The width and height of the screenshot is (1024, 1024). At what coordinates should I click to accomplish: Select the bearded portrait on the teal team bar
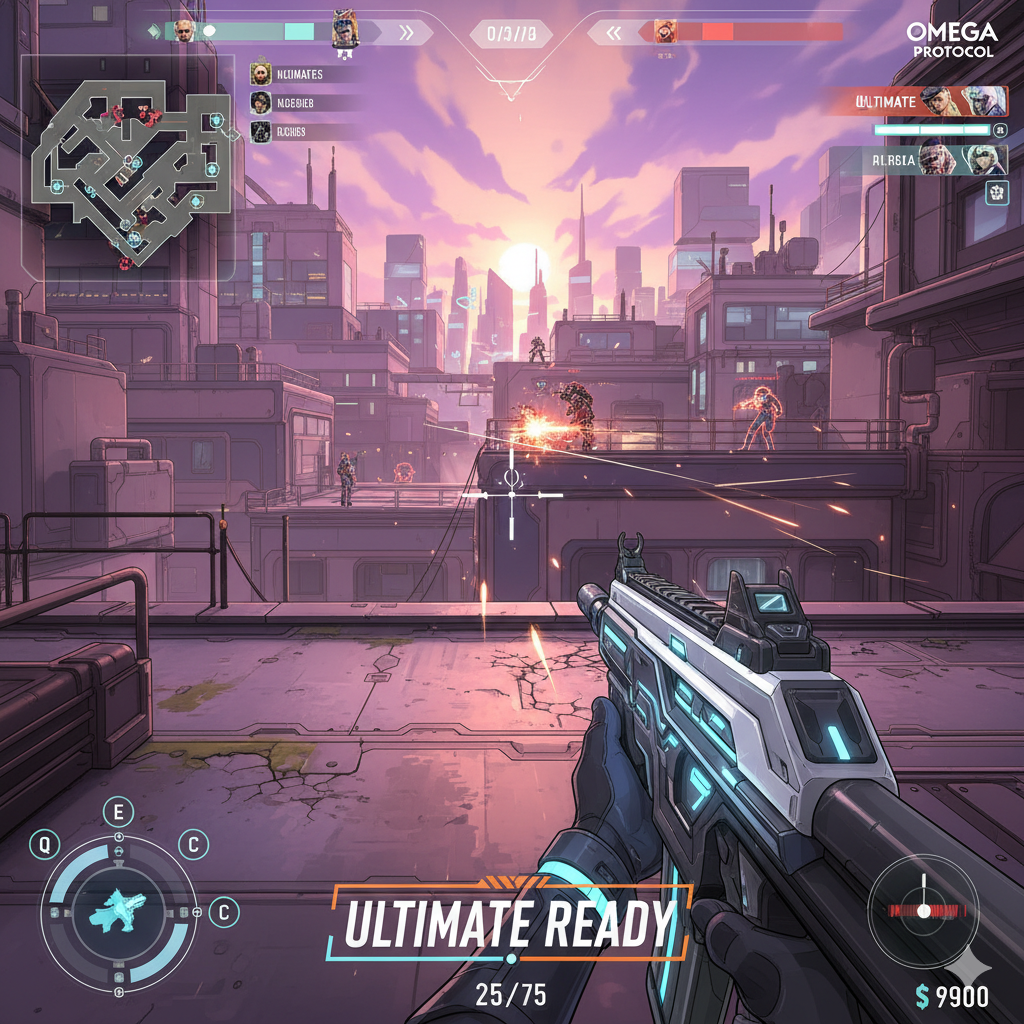(184, 31)
